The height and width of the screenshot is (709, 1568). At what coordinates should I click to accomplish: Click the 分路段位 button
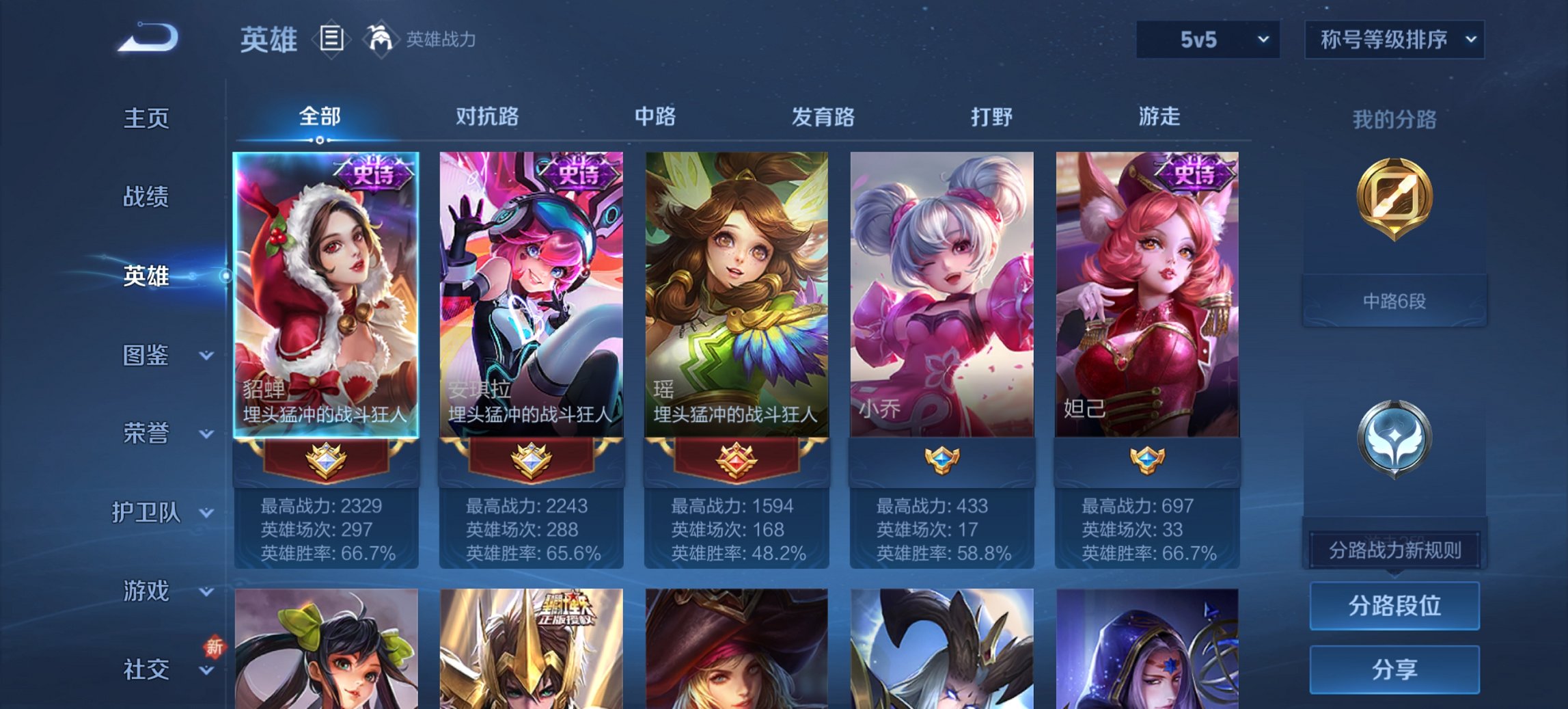[1394, 606]
